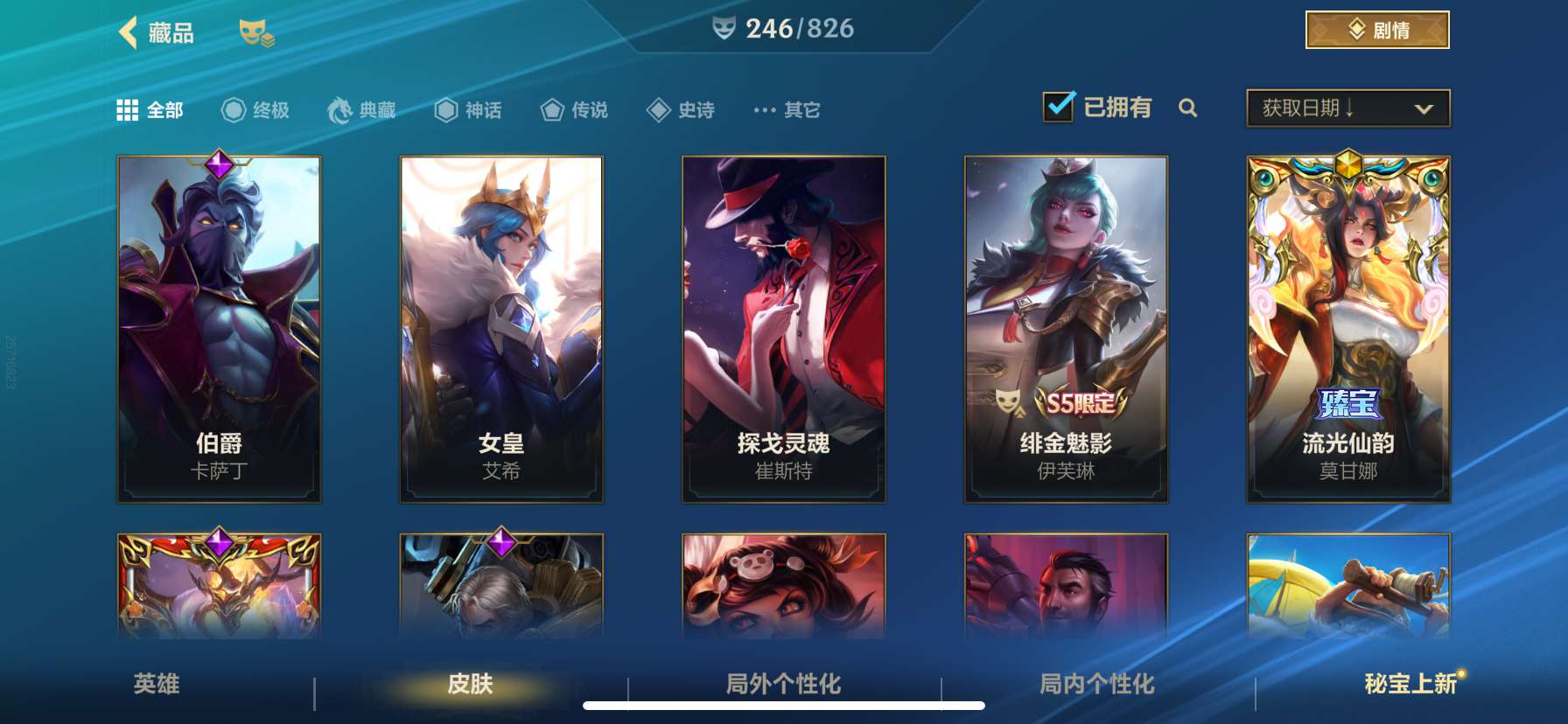Select the 传说 quality filter icon
This screenshot has width=1568, height=724.
click(x=552, y=110)
